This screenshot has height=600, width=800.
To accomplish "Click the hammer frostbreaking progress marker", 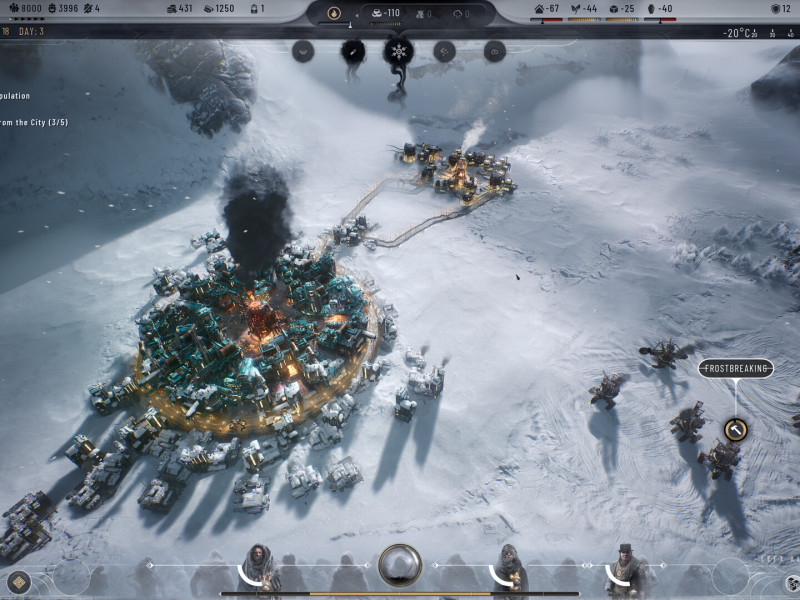I will coord(735,430).
